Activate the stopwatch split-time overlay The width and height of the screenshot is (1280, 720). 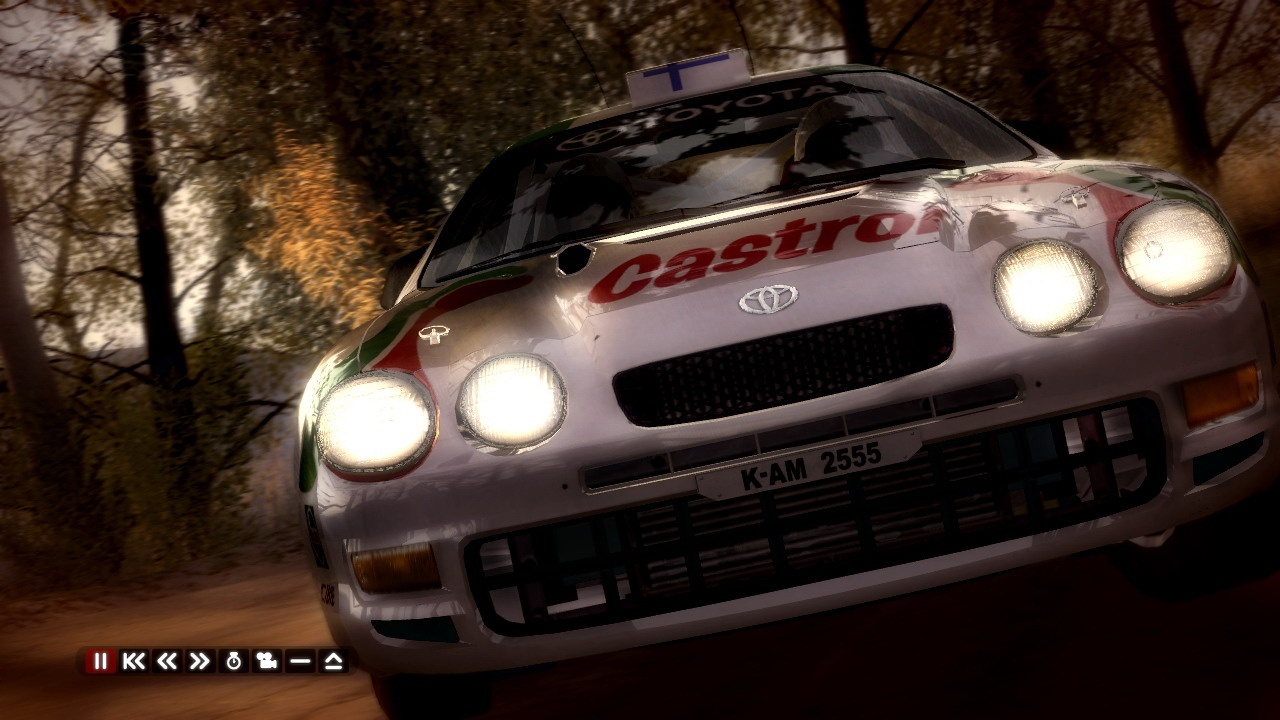[x=234, y=662]
